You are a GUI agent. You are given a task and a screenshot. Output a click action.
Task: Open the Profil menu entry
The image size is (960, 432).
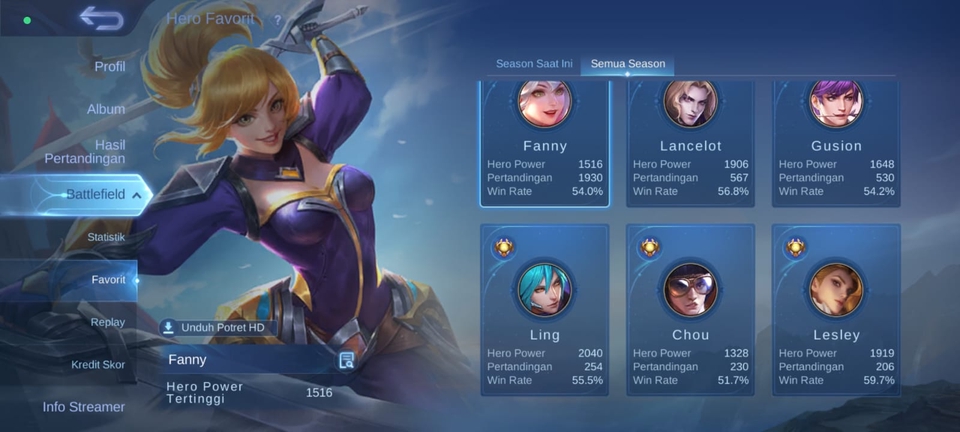coord(109,66)
